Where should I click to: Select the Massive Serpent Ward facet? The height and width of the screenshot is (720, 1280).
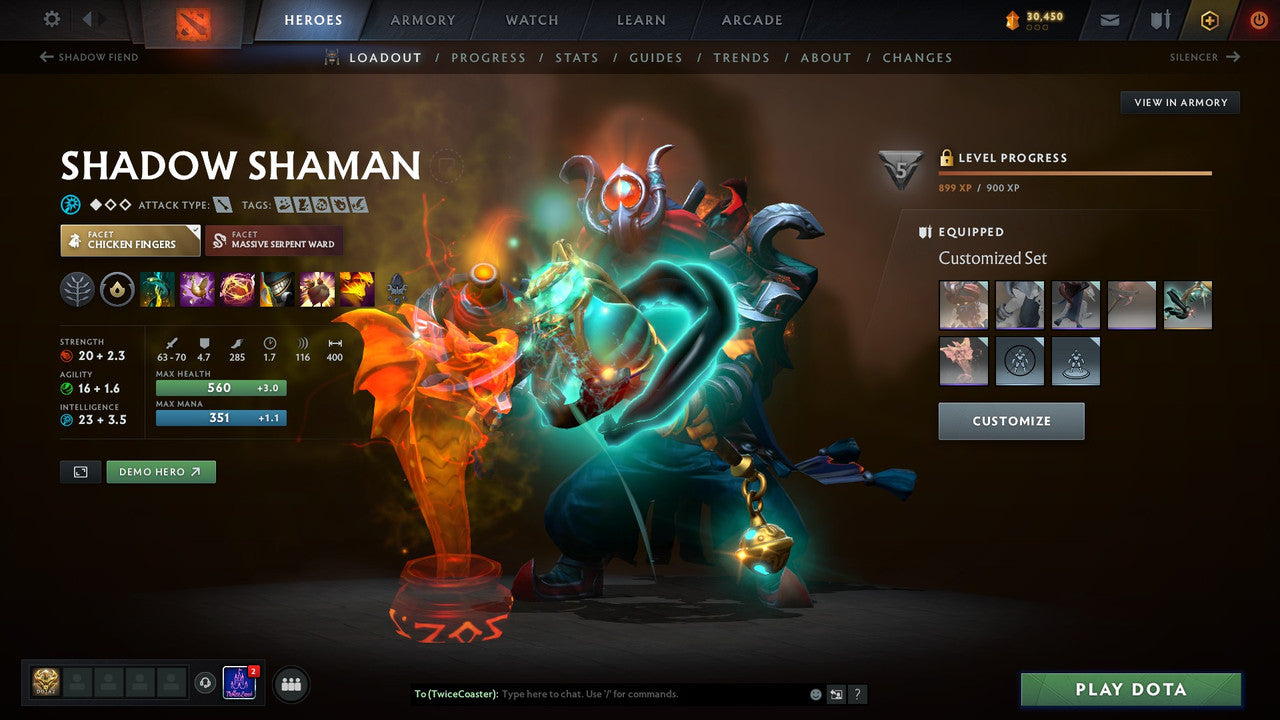pos(277,240)
